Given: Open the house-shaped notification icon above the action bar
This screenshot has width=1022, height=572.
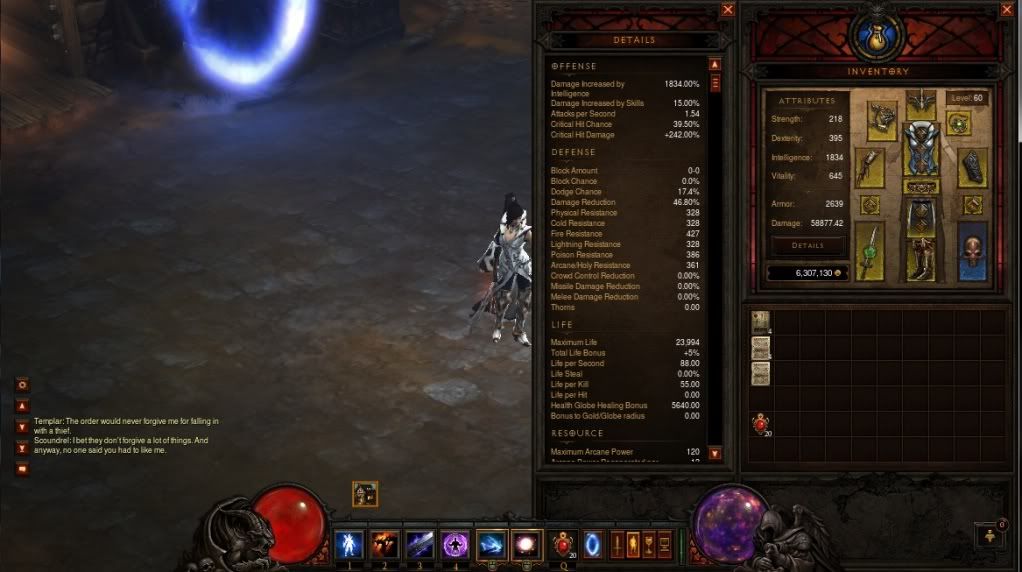Looking at the screenshot, I should (364, 493).
